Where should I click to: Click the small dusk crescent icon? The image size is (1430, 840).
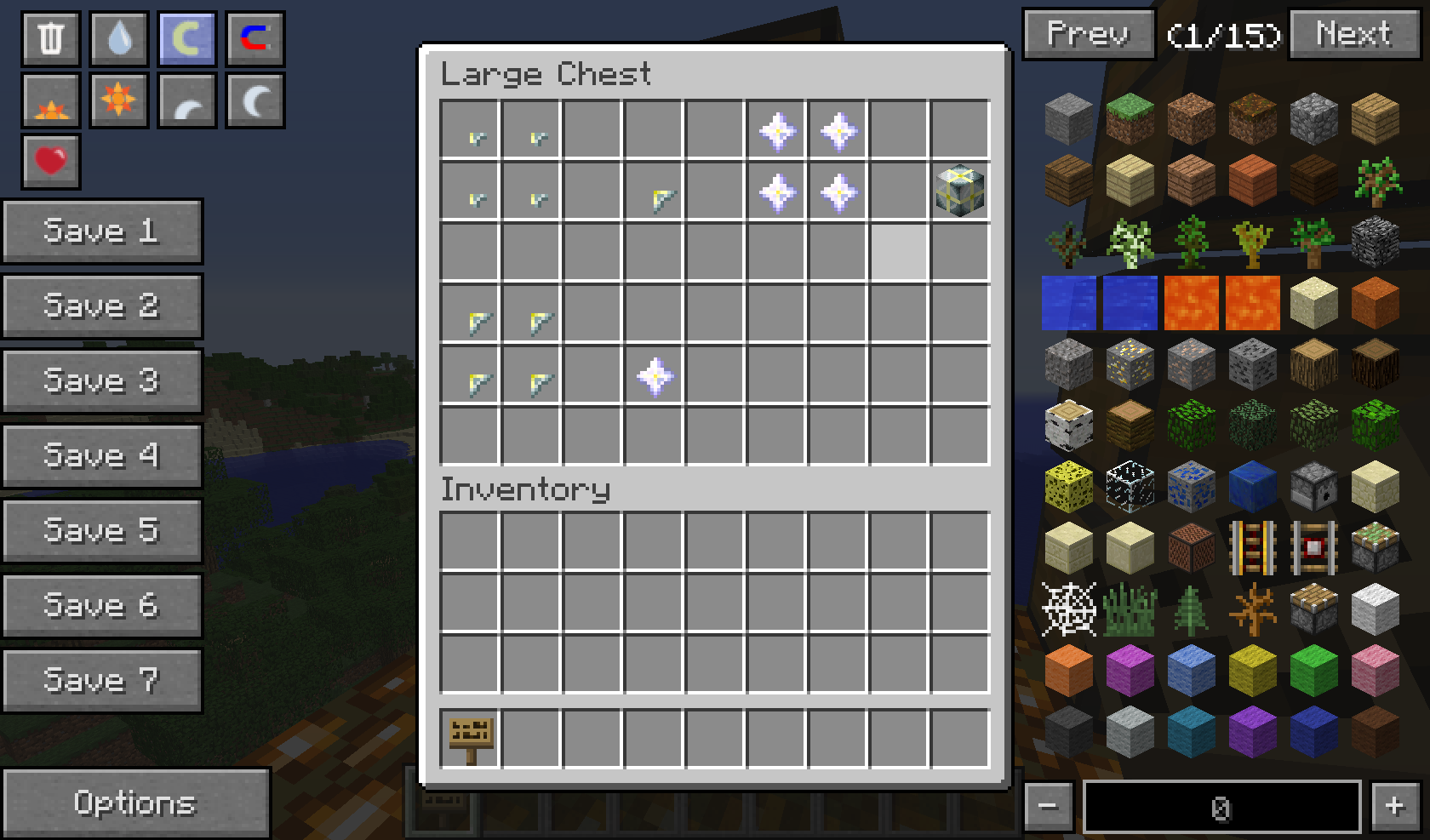[x=186, y=99]
